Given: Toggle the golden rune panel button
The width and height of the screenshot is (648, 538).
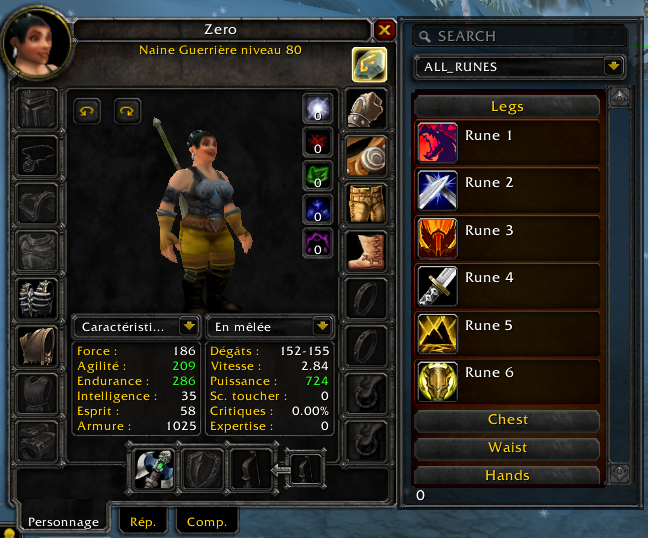Looking at the screenshot, I should (x=369, y=64).
